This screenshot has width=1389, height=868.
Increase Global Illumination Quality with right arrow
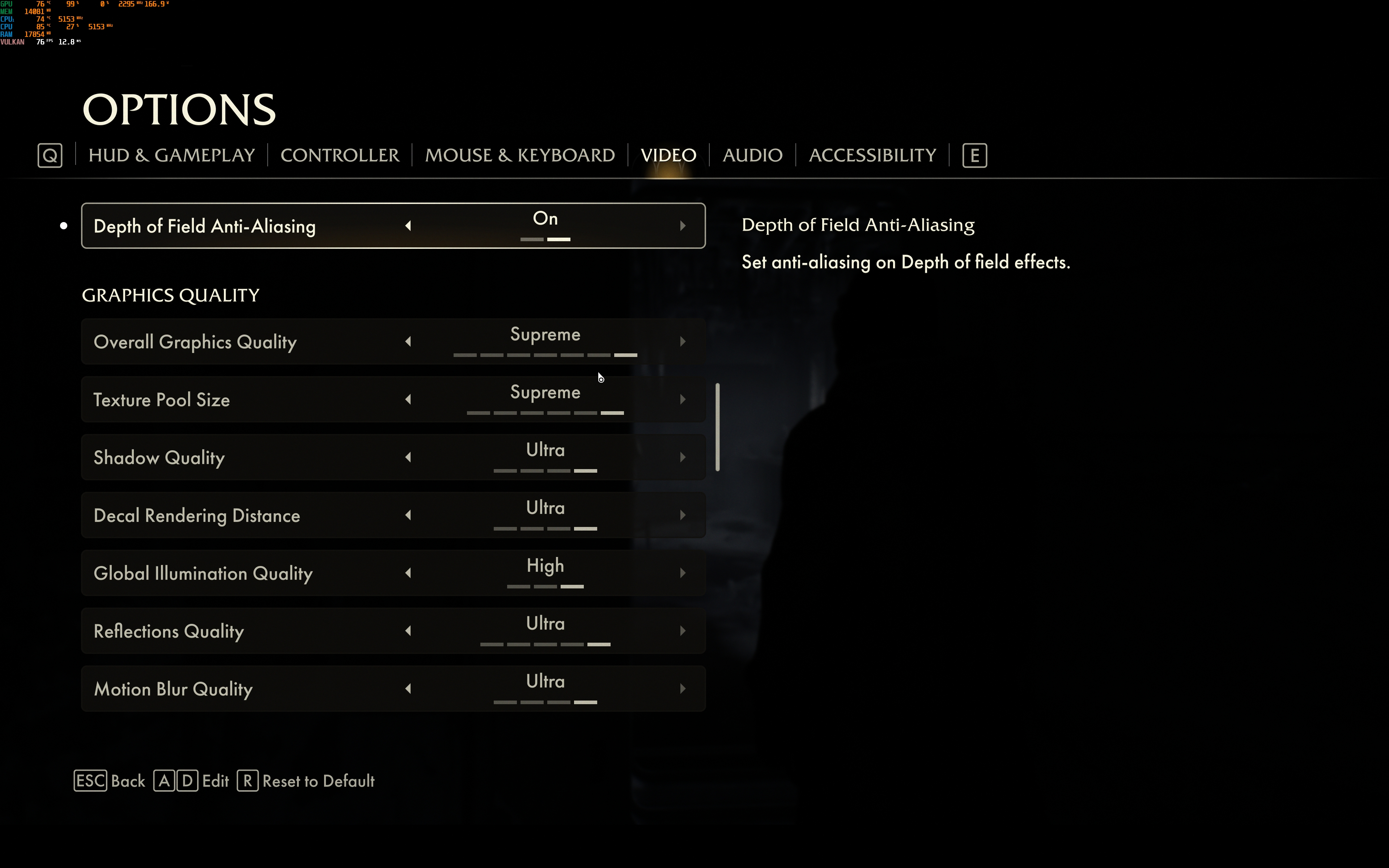point(683,573)
